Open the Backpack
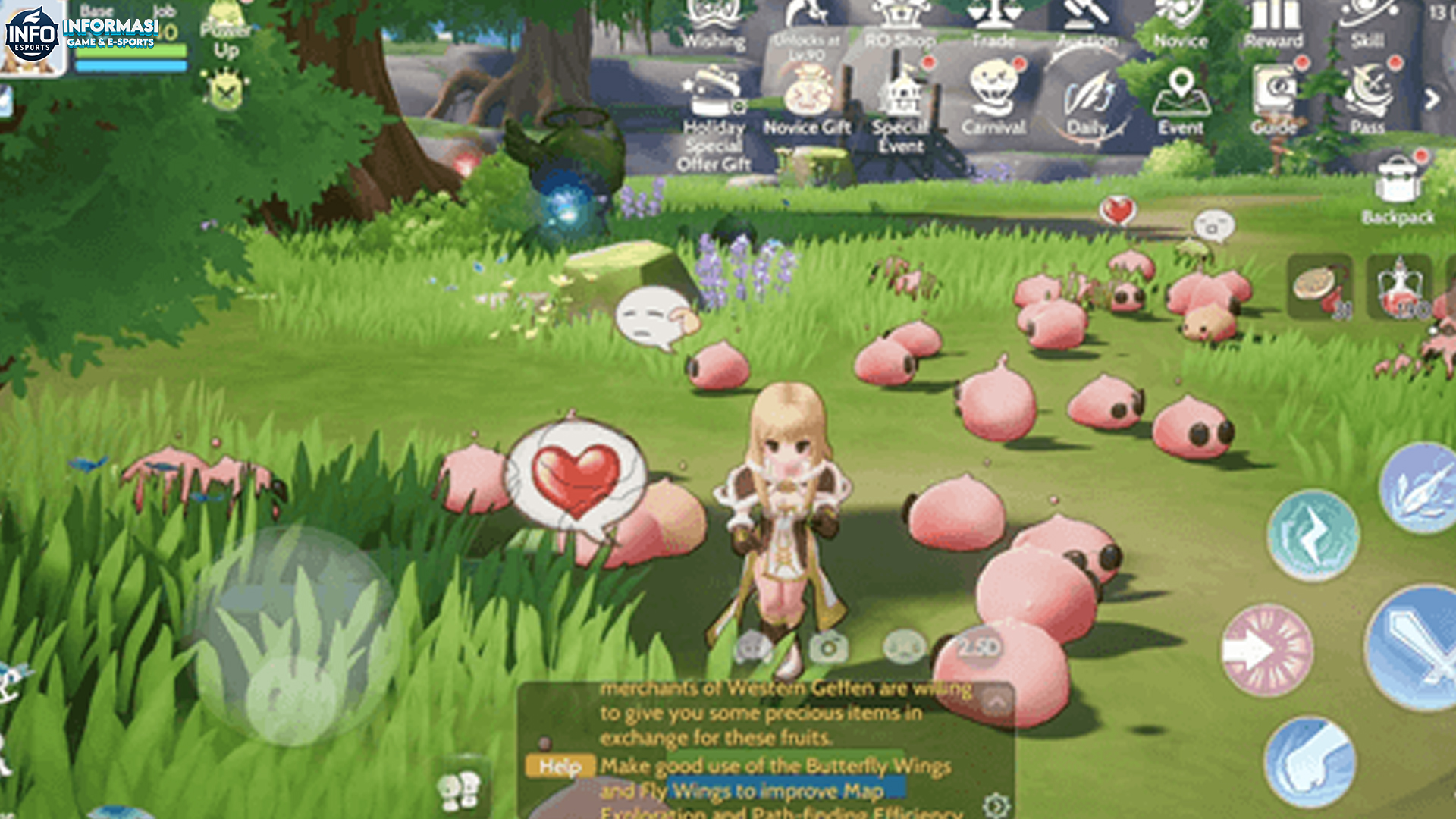 pos(1395,190)
